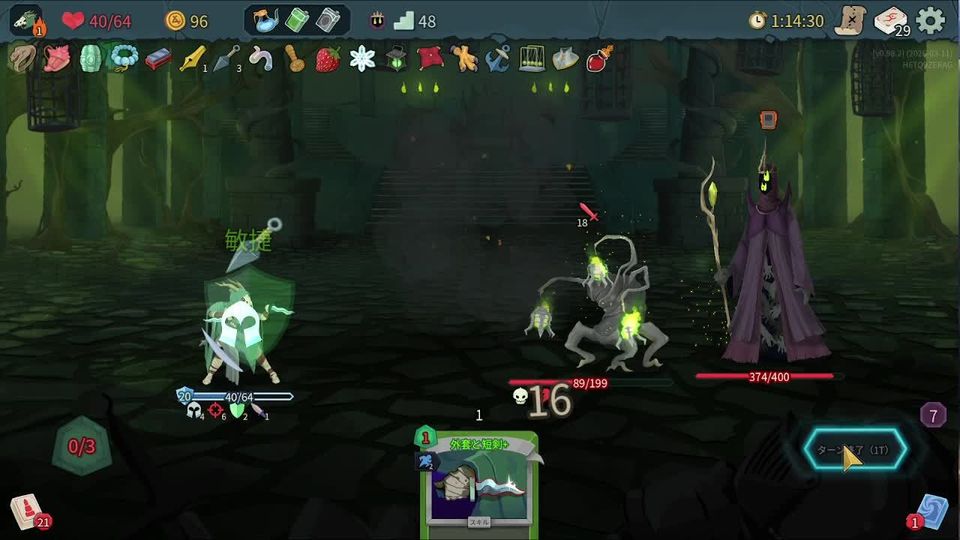Inspect the green lantern relic

(x=395, y=59)
